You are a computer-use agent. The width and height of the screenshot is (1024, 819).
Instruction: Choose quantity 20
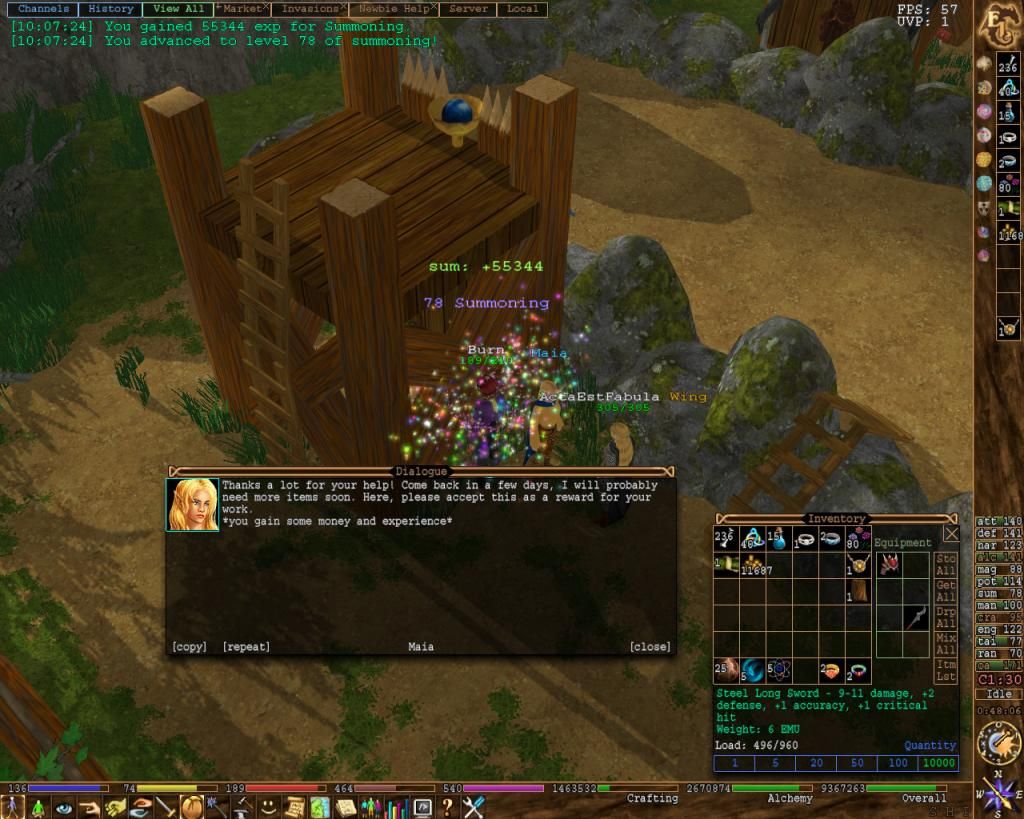coord(816,763)
